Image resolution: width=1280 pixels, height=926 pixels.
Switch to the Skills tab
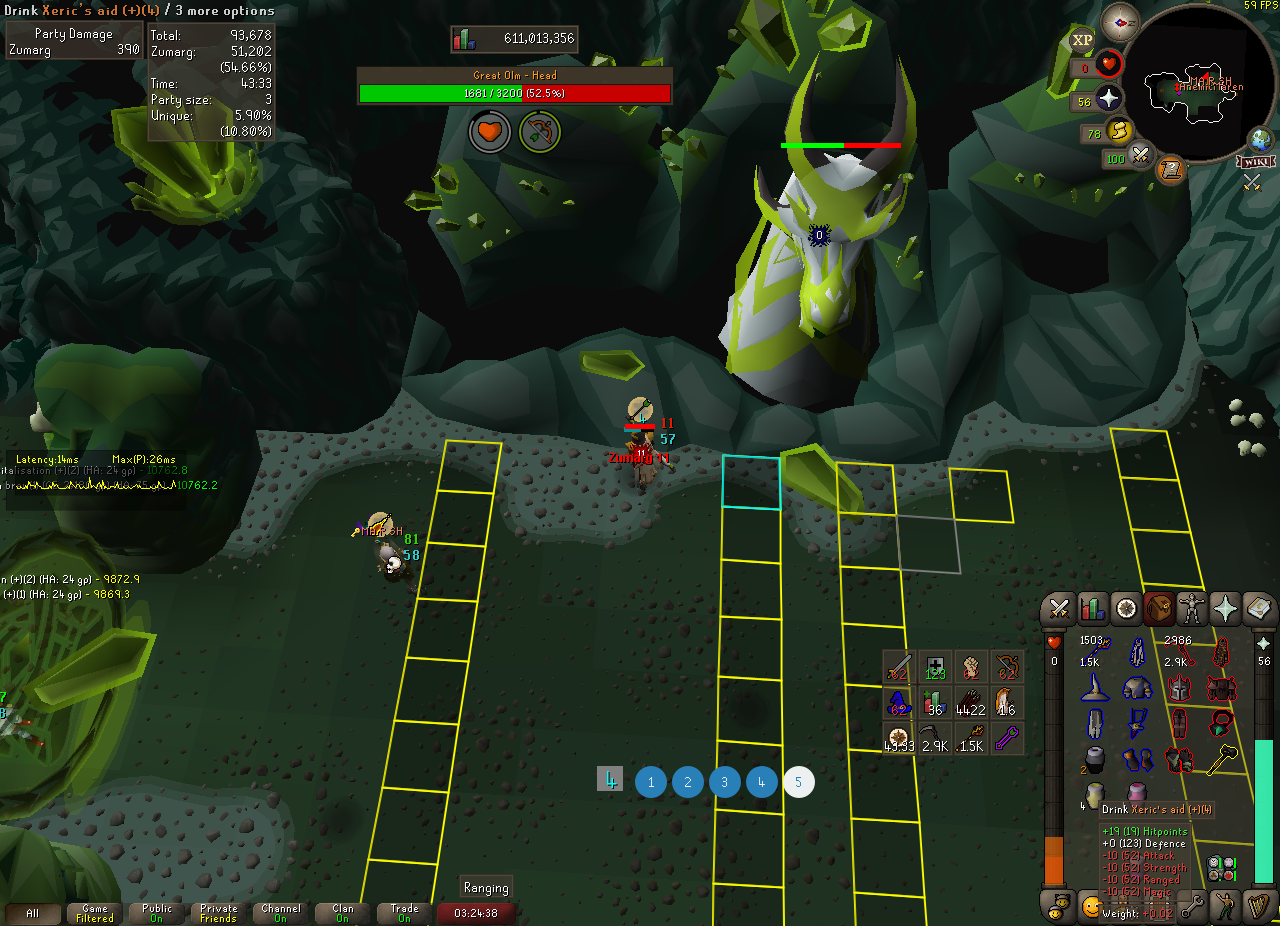click(x=1093, y=609)
